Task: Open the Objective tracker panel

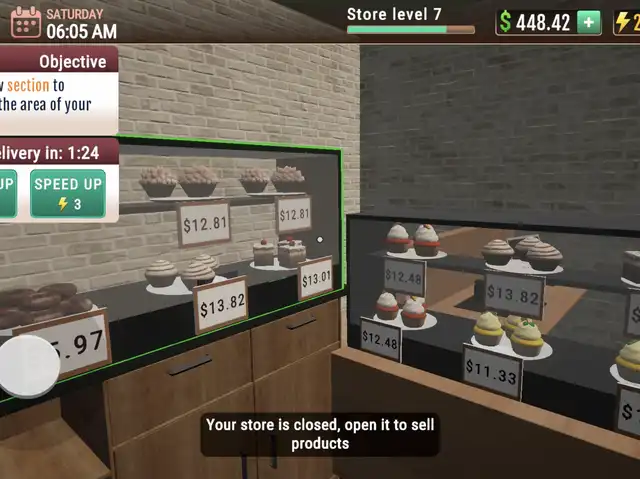Action: coord(72,62)
